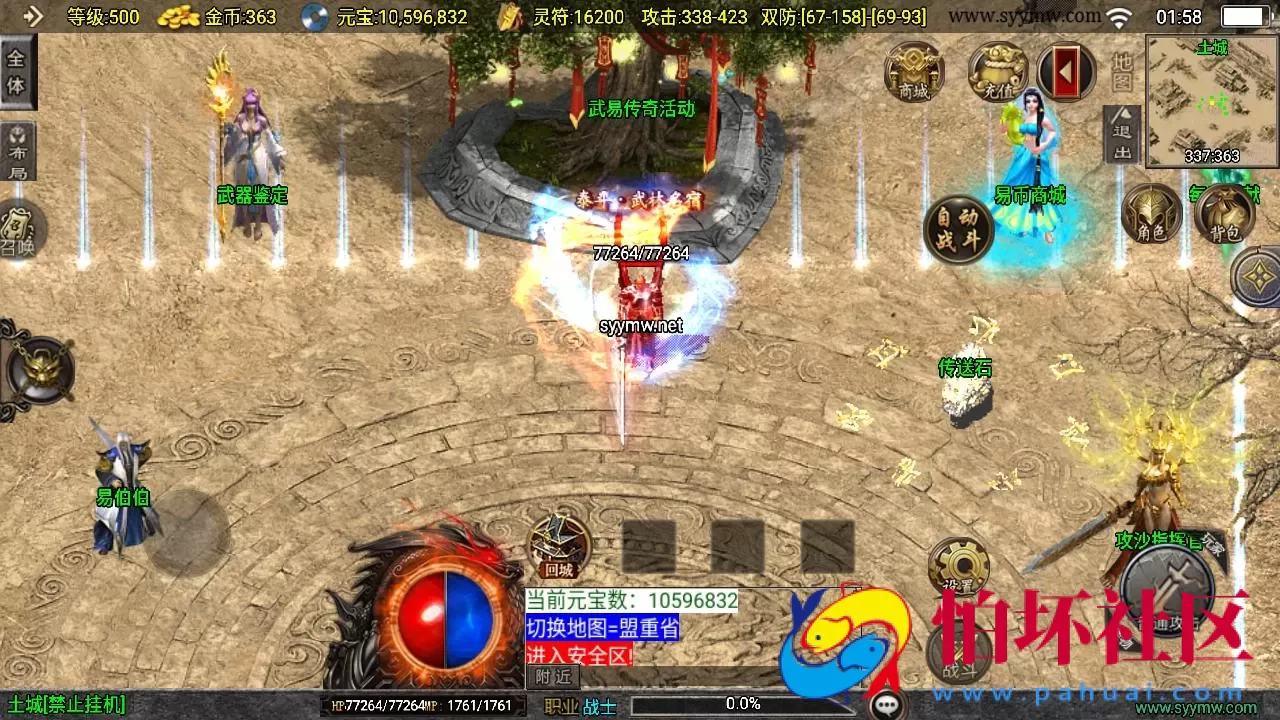The width and height of the screenshot is (1280, 720).
Task: Open the 商城 mall icon
Action: point(912,74)
